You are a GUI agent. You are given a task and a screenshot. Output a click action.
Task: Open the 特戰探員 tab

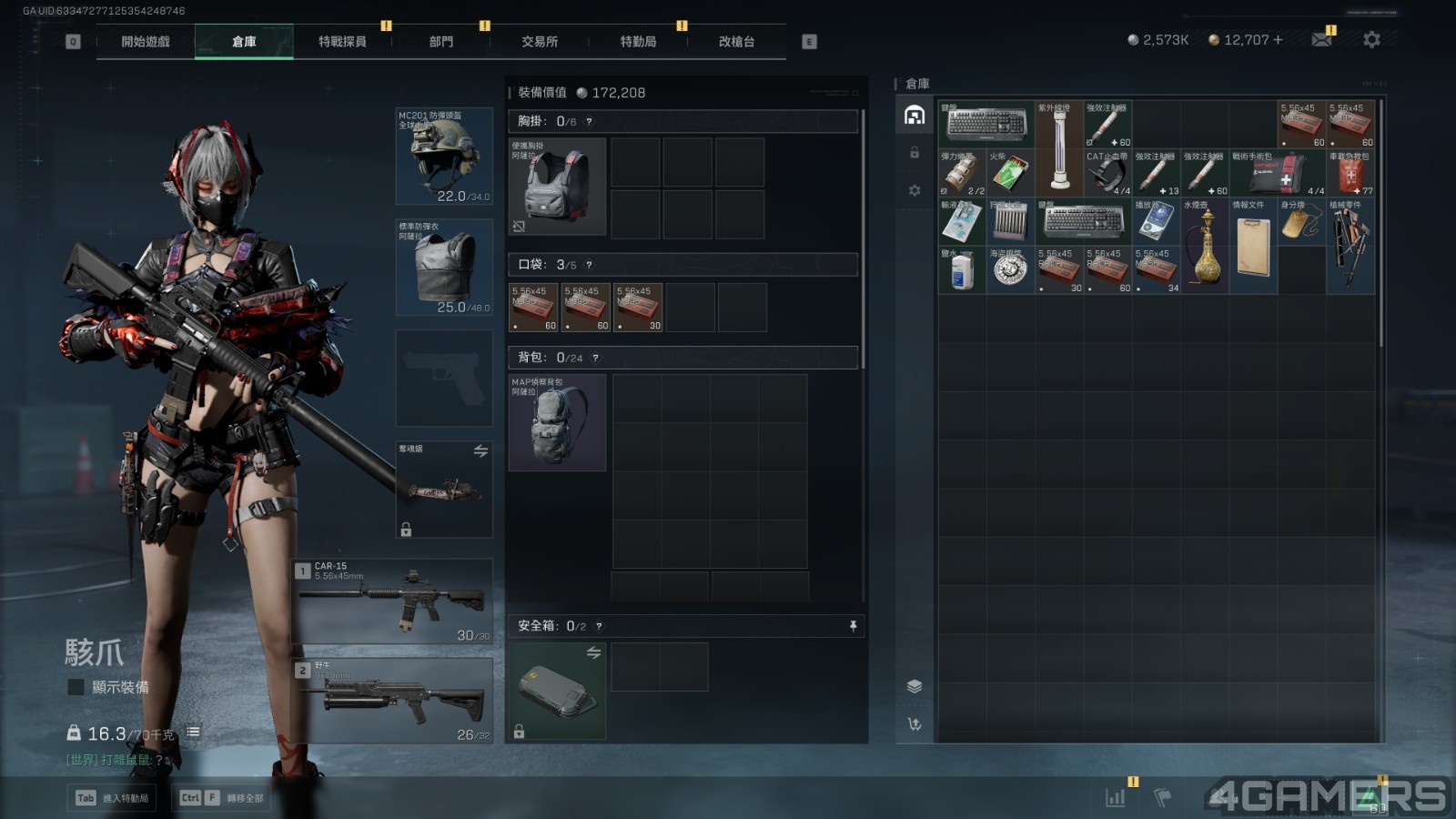tap(342, 42)
